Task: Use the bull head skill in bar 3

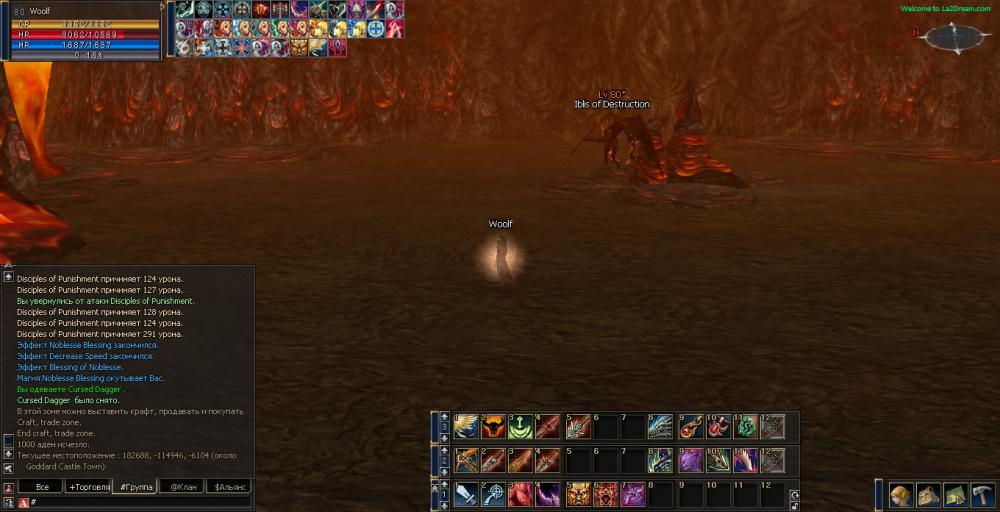Action: pos(493,427)
